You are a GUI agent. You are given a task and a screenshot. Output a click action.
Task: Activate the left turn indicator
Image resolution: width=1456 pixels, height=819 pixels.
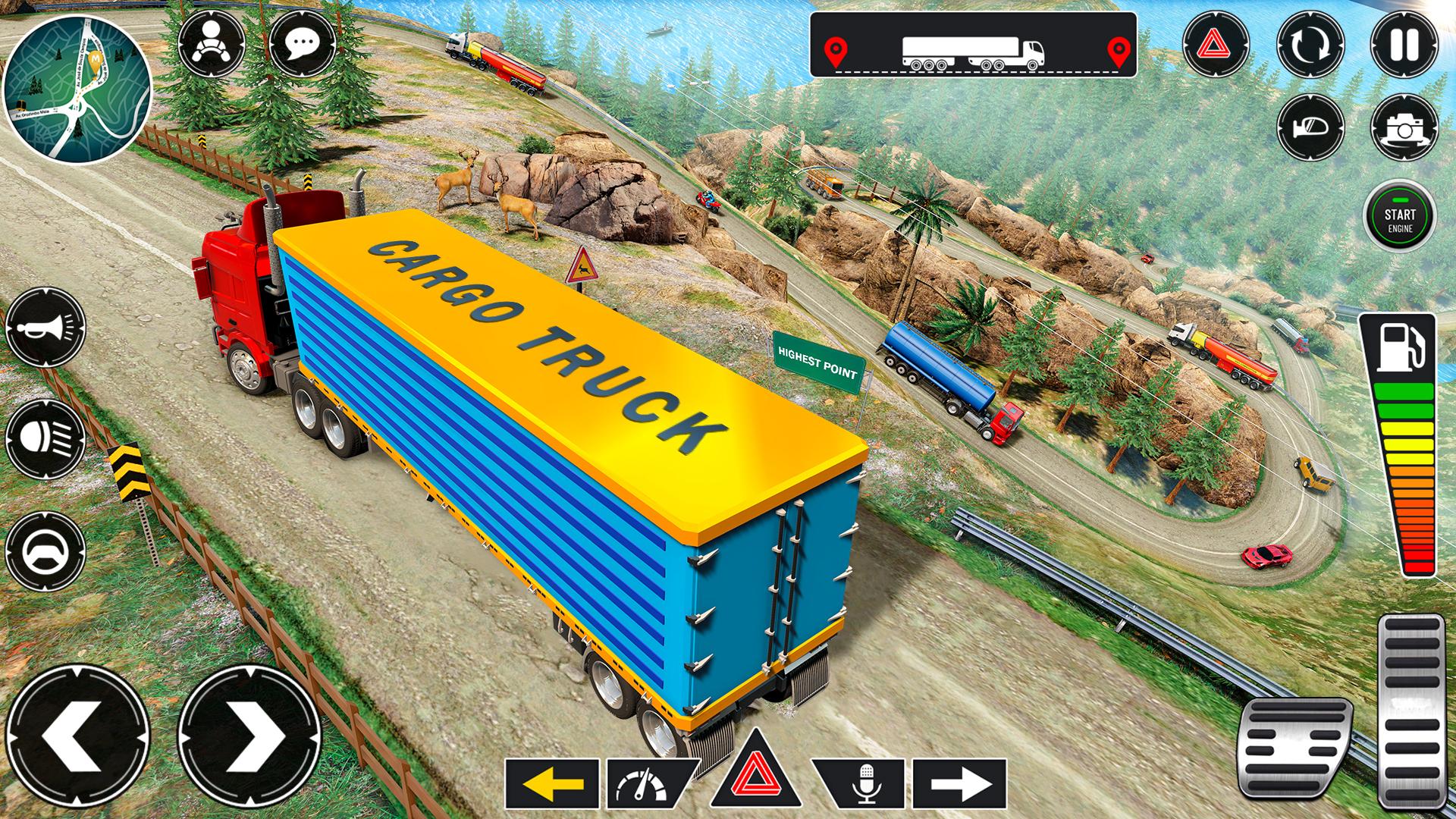click(552, 784)
